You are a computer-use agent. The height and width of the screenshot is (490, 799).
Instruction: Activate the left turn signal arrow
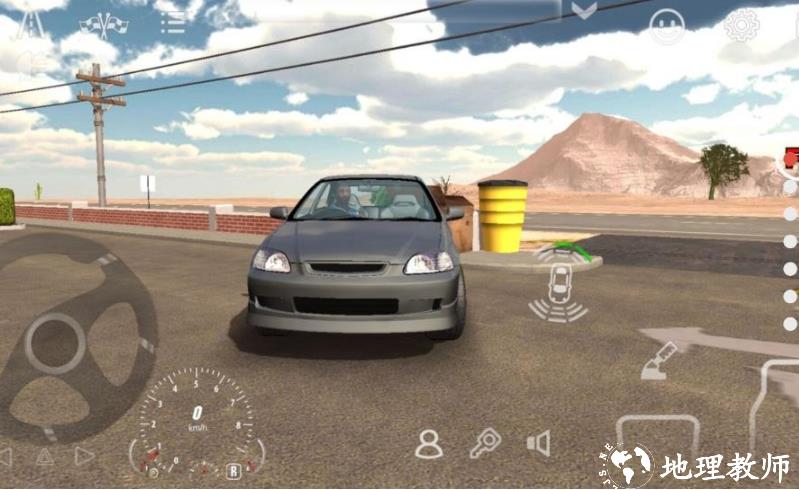click(5, 457)
